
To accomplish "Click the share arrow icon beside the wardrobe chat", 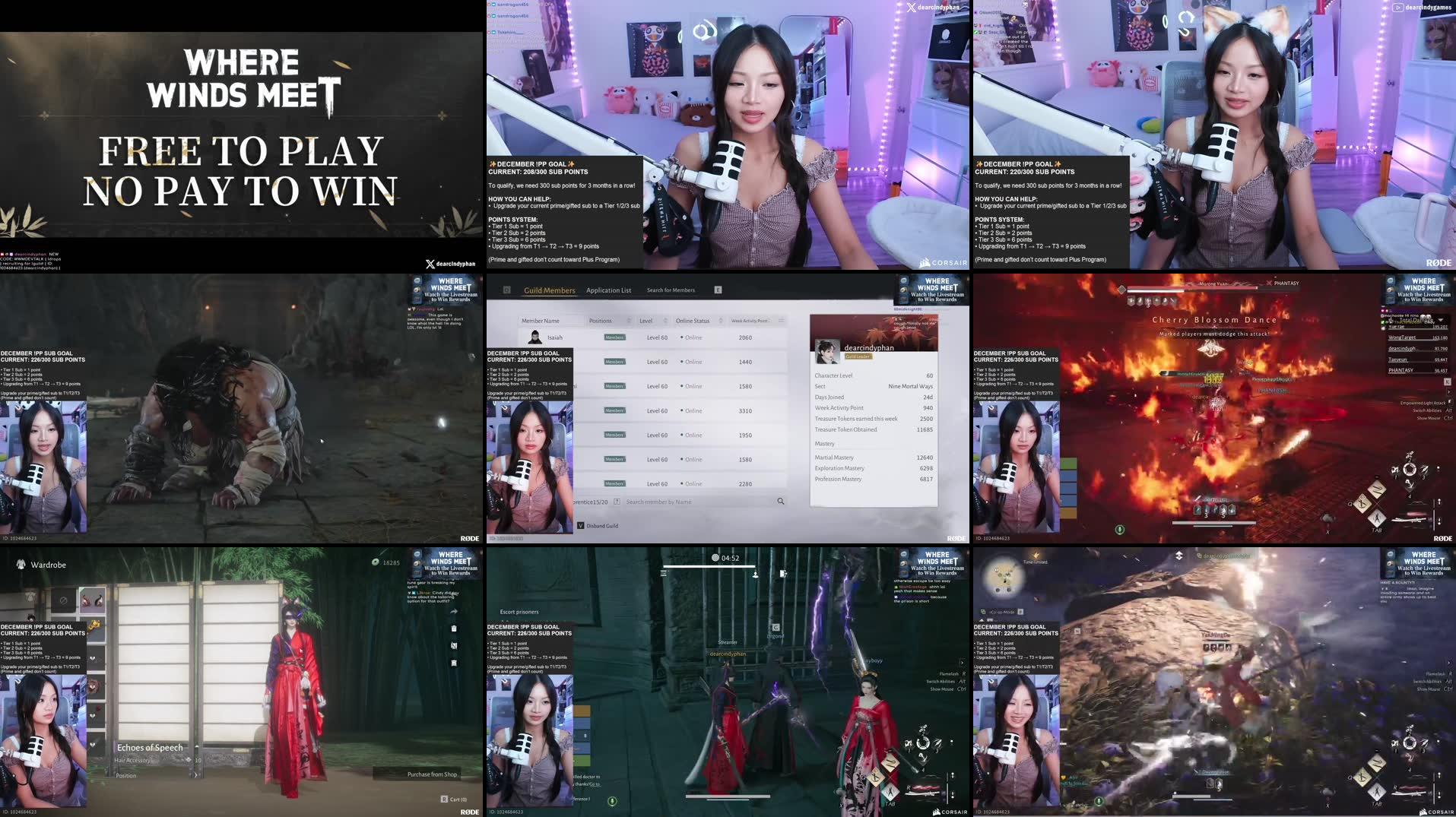I will [454, 611].
